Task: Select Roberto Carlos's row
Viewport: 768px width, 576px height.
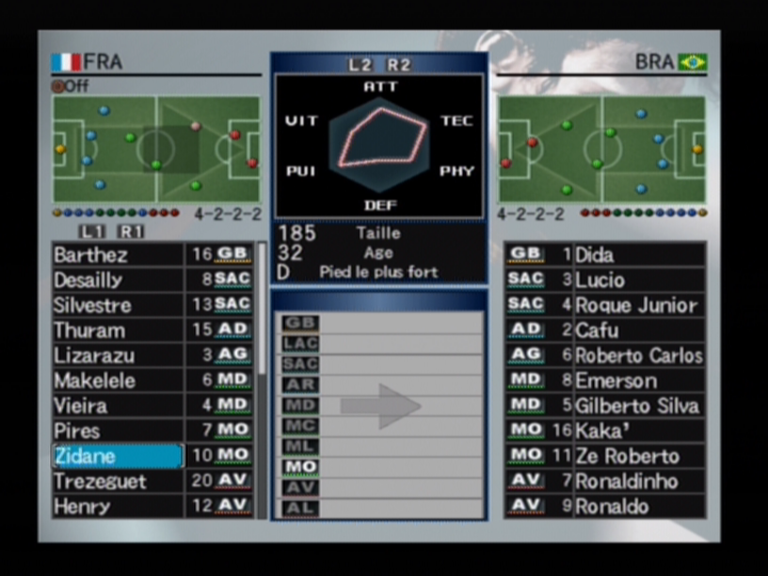Action: pyautogui.click(x=638, y=355)
